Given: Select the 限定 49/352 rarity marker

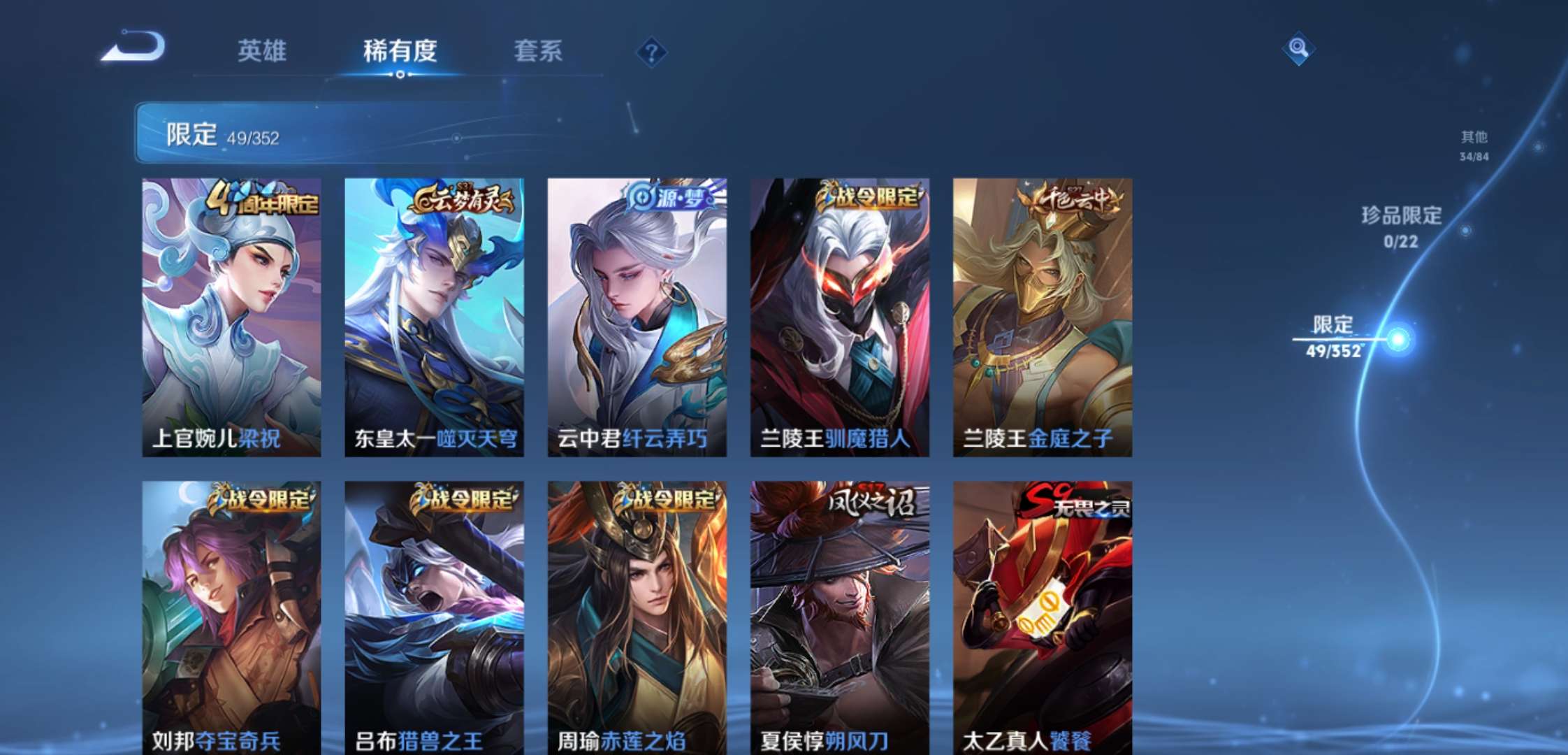Looking at the screenshot, I should click(1335, 338).
